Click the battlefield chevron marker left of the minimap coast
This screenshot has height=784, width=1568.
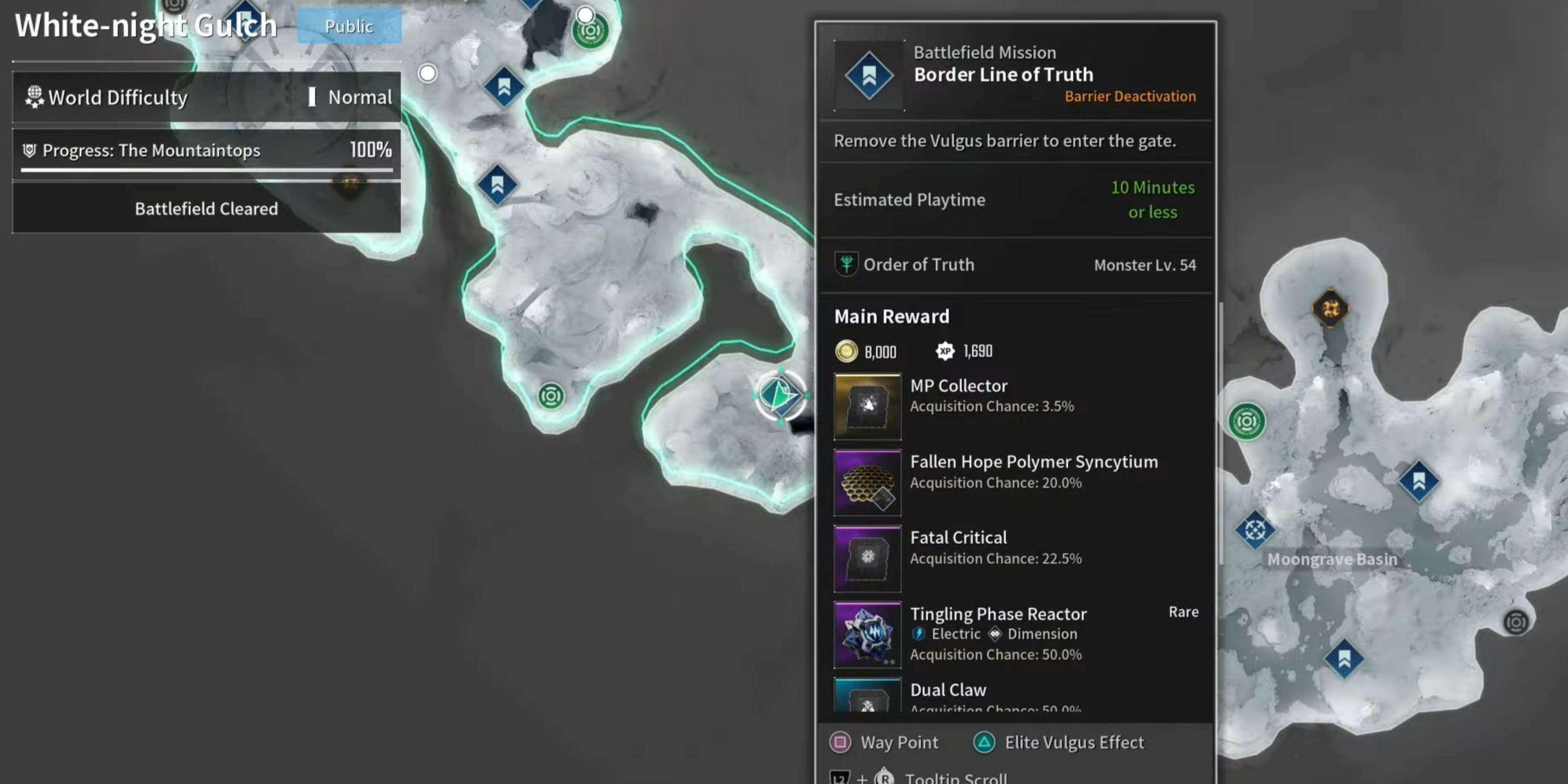point(498,184)
